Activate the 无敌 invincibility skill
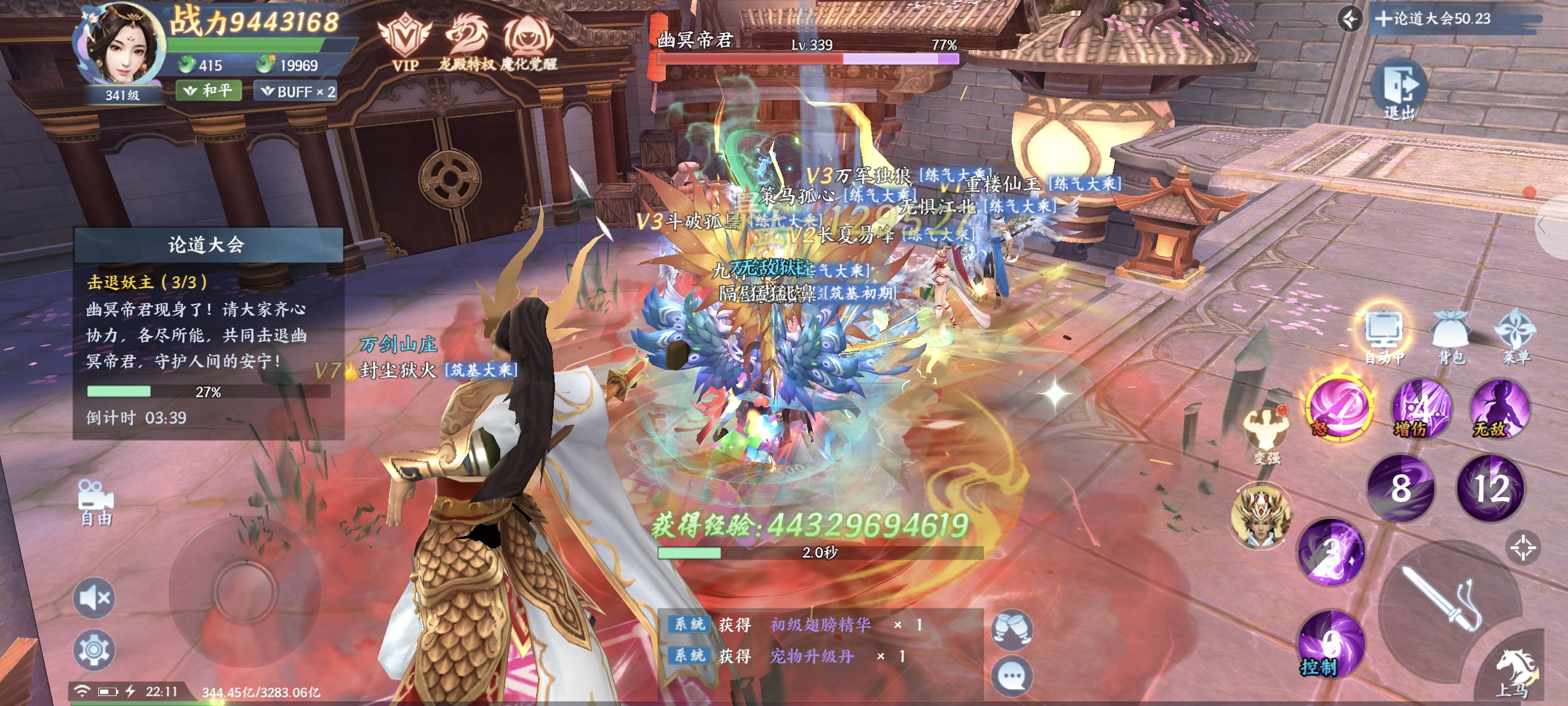The width and height of the screenshot is (1568, 706). [x=1499, y=409]
